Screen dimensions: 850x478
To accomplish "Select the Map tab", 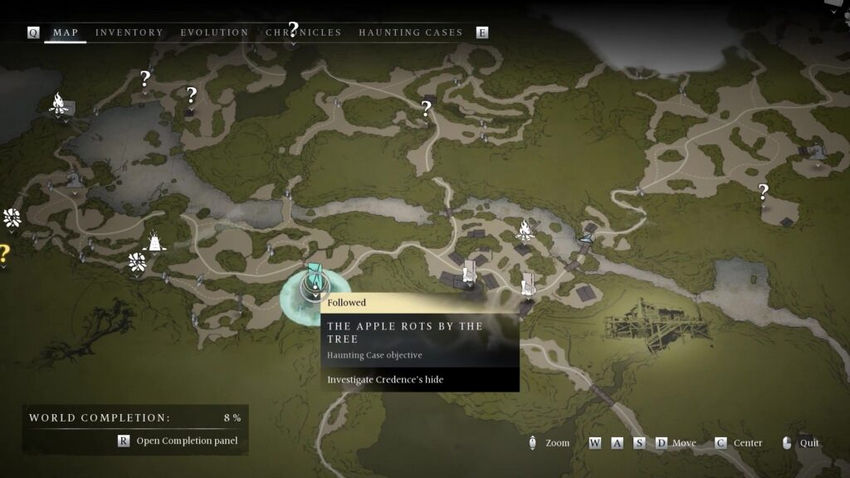I will 65,32.
